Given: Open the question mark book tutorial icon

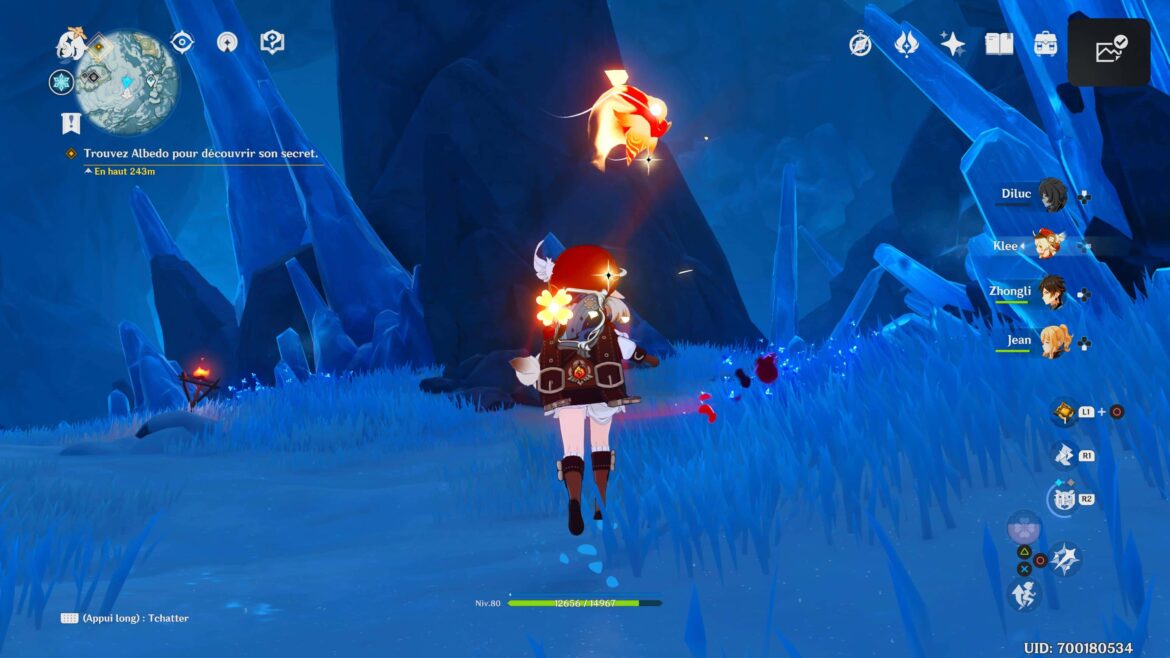Looking at the screenshot, I should 272,42.
